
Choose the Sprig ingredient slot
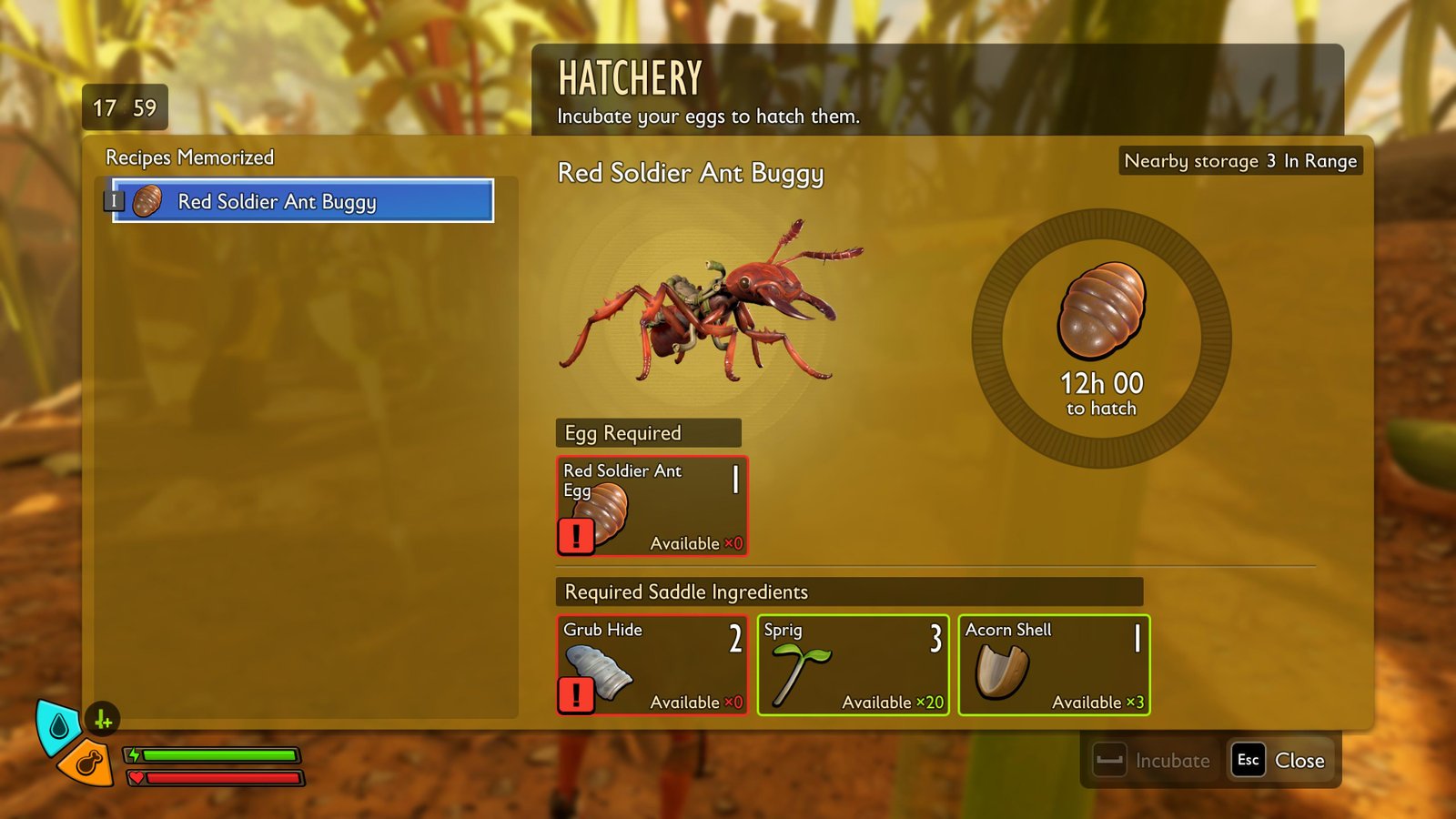click(x=853, y=665)
